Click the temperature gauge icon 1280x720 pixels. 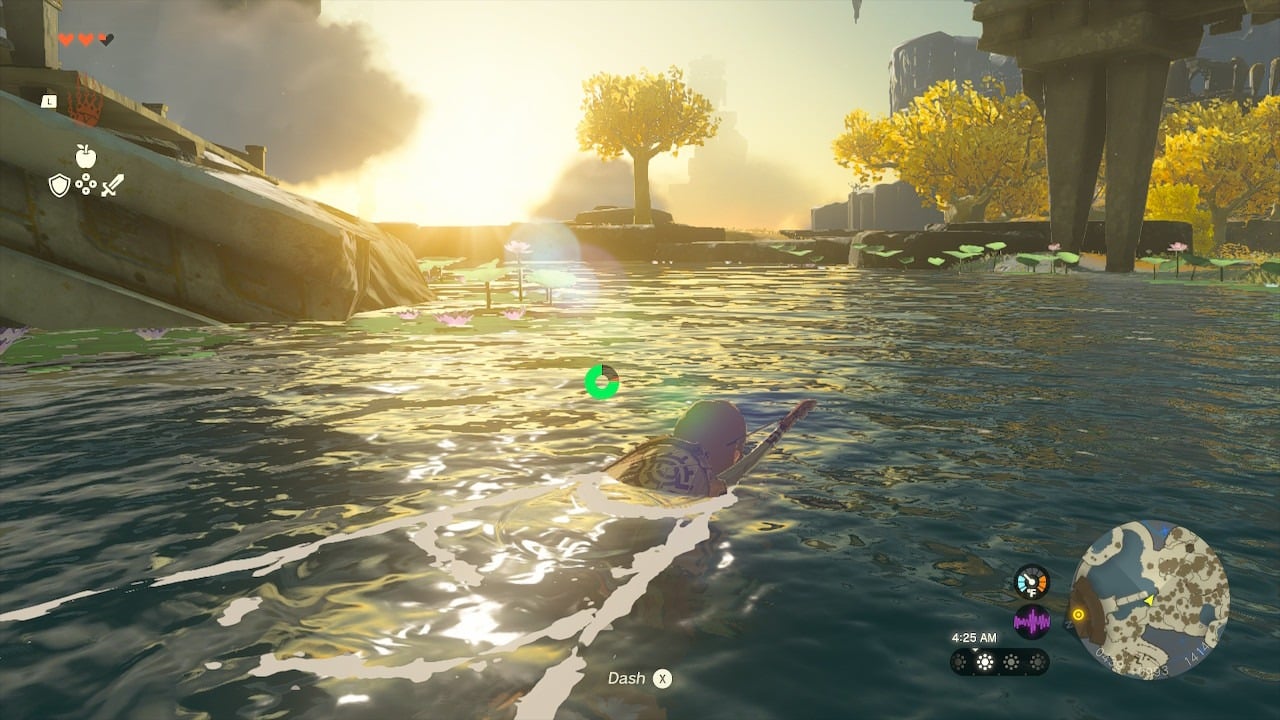coord(1032,582)
